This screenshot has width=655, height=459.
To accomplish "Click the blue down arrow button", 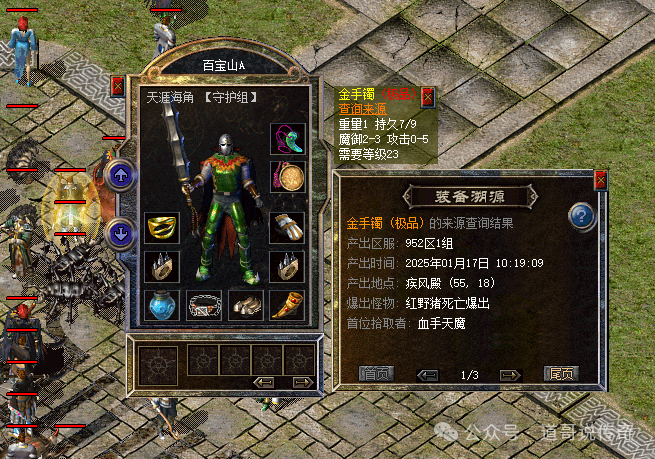I will pyautogui.click(x=121, y=235).
